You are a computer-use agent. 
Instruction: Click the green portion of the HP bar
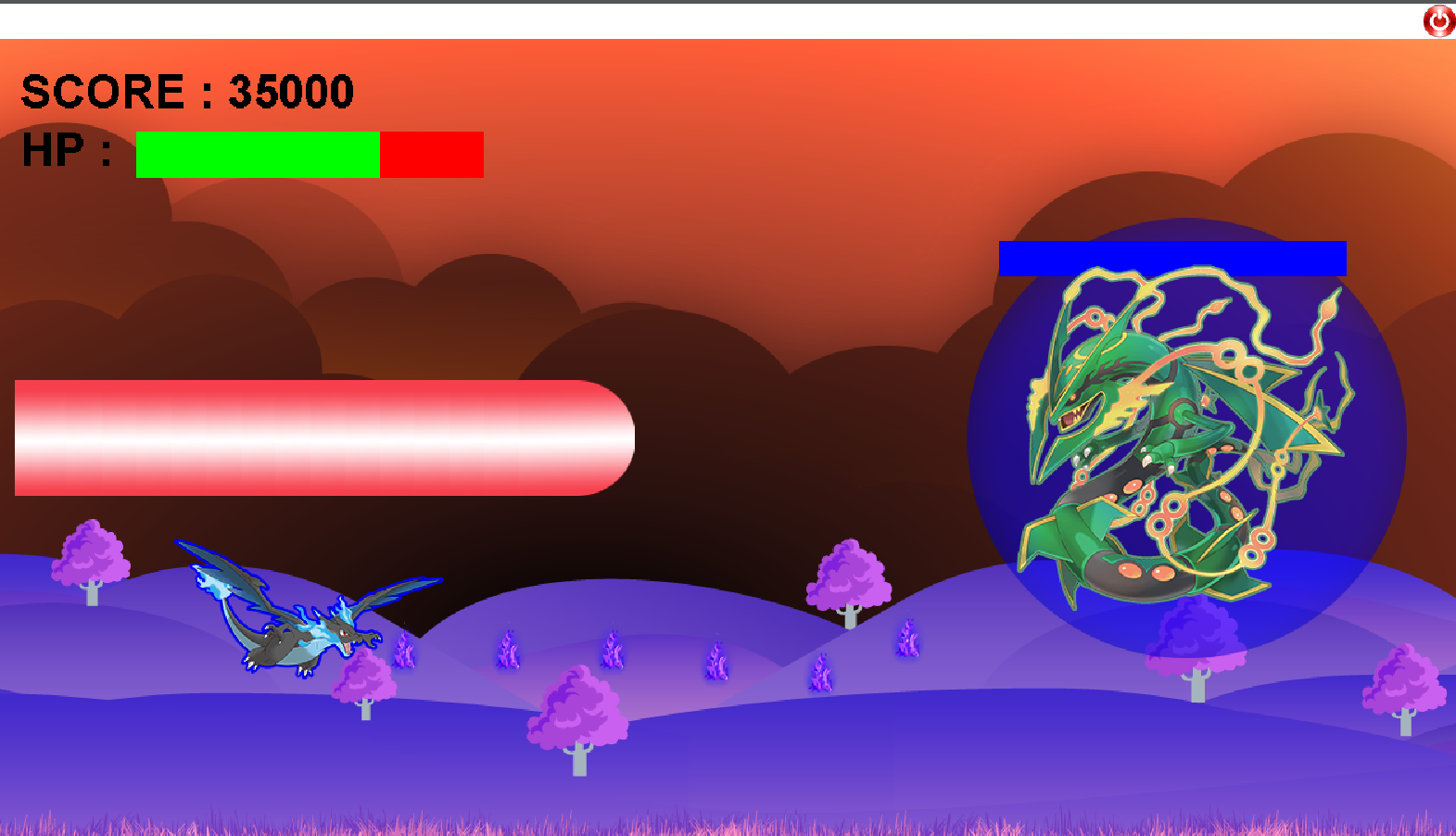pyautogui.click(x=260, y=154)
